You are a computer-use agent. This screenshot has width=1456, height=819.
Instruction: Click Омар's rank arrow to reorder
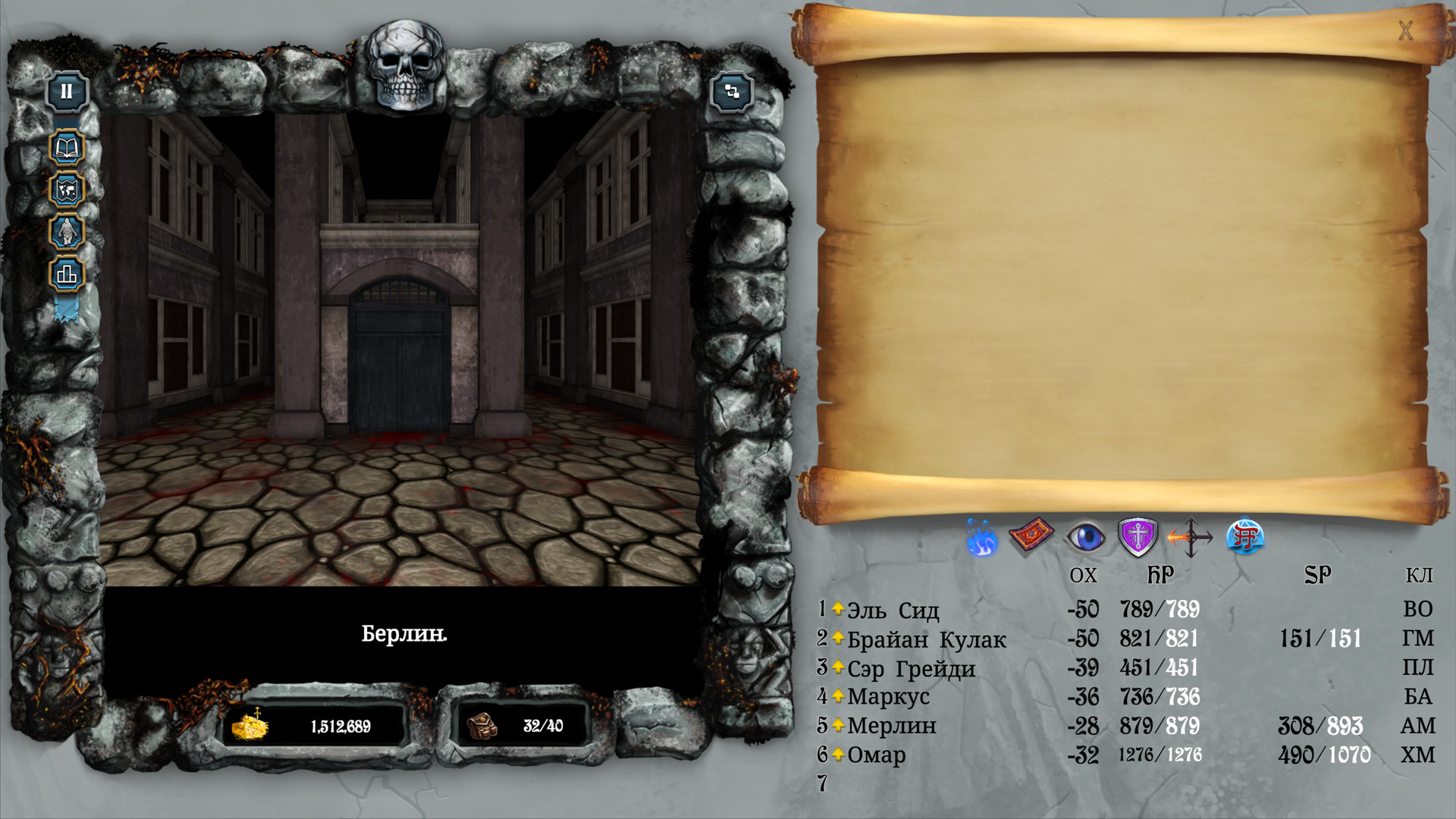coord(837,755)
